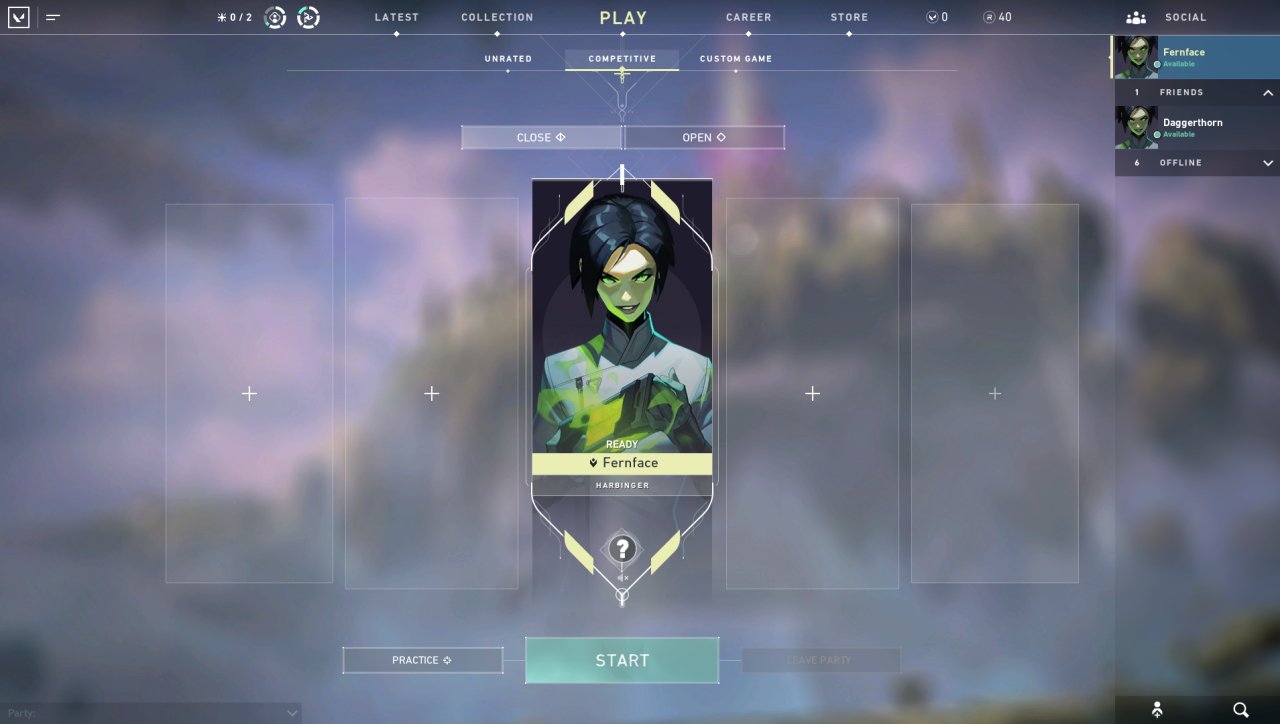Viewport: 1280px width, 724px height.
Task: Search for players with magnifier icon
Action: coord(1241,710)
